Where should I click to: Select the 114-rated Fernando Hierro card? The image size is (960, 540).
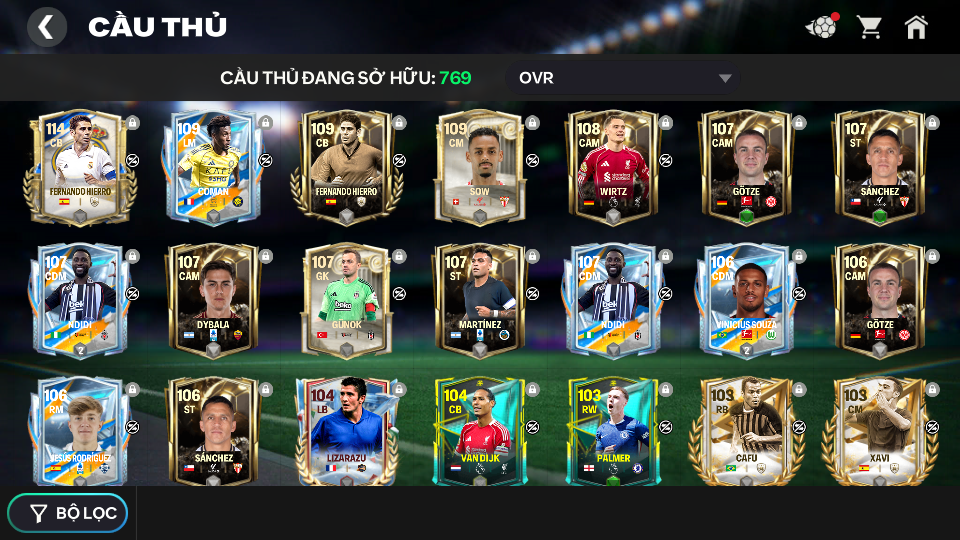(x=80, y=165)
